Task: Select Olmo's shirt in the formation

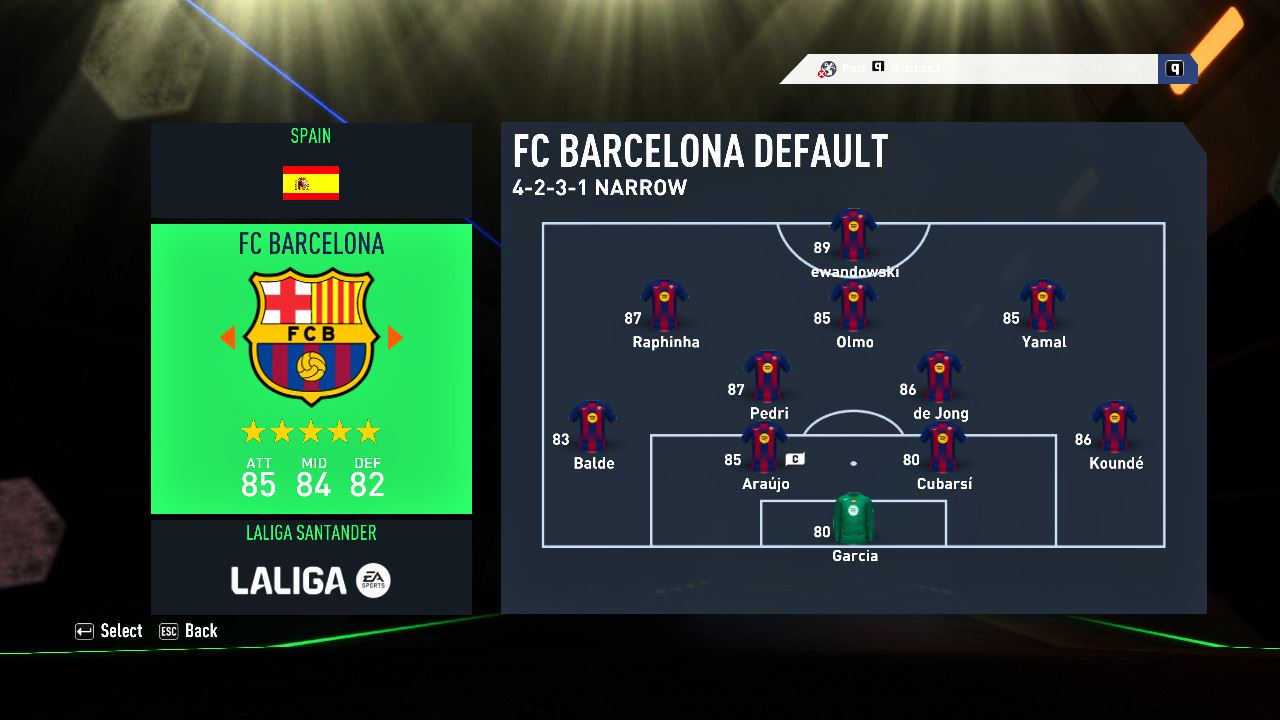Action: (853, 305)
